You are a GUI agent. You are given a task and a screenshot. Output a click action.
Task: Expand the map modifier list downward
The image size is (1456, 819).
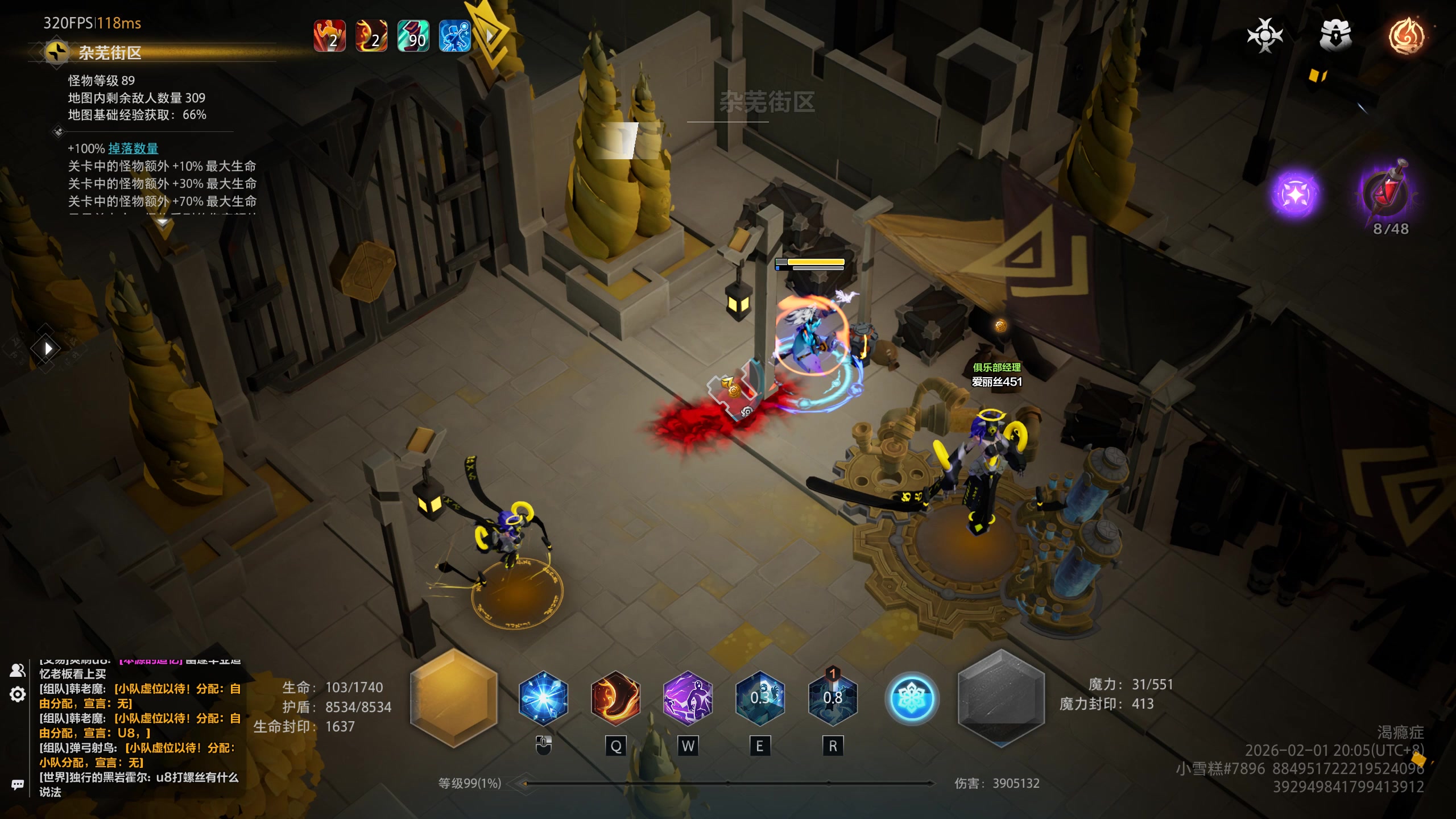point(163,222)
